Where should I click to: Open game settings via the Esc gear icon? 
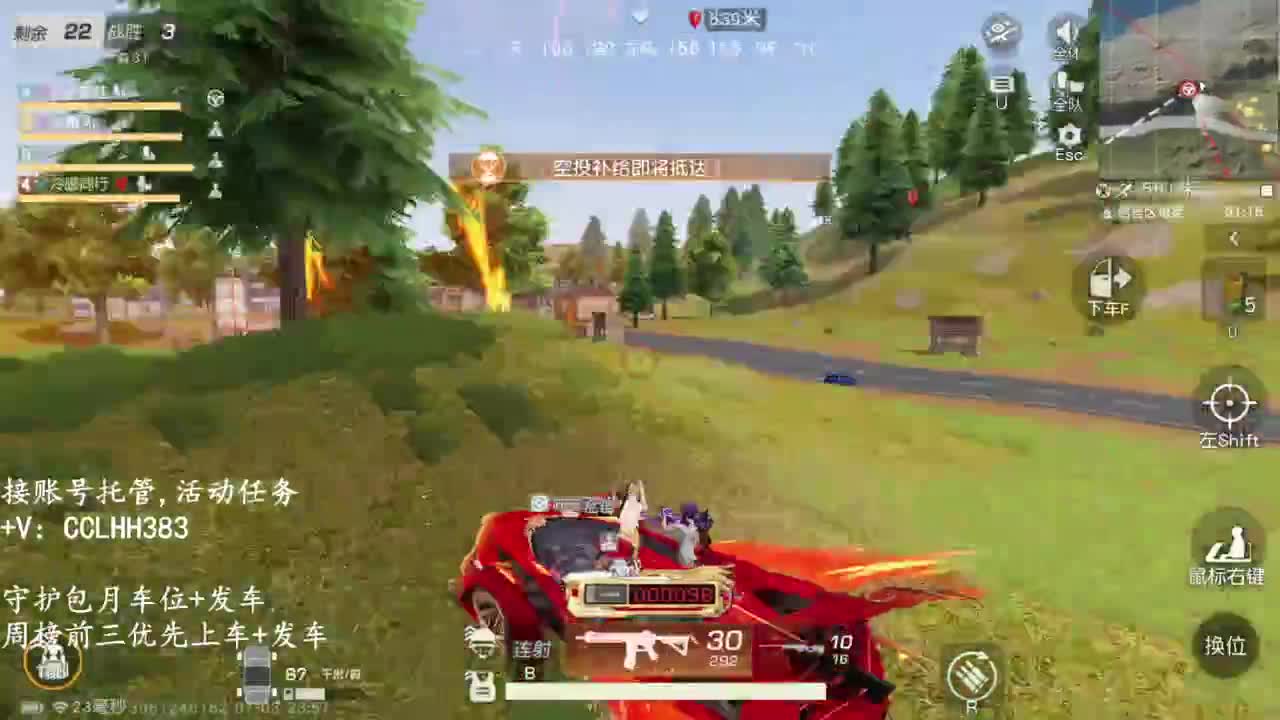(x=1069, y=135)
